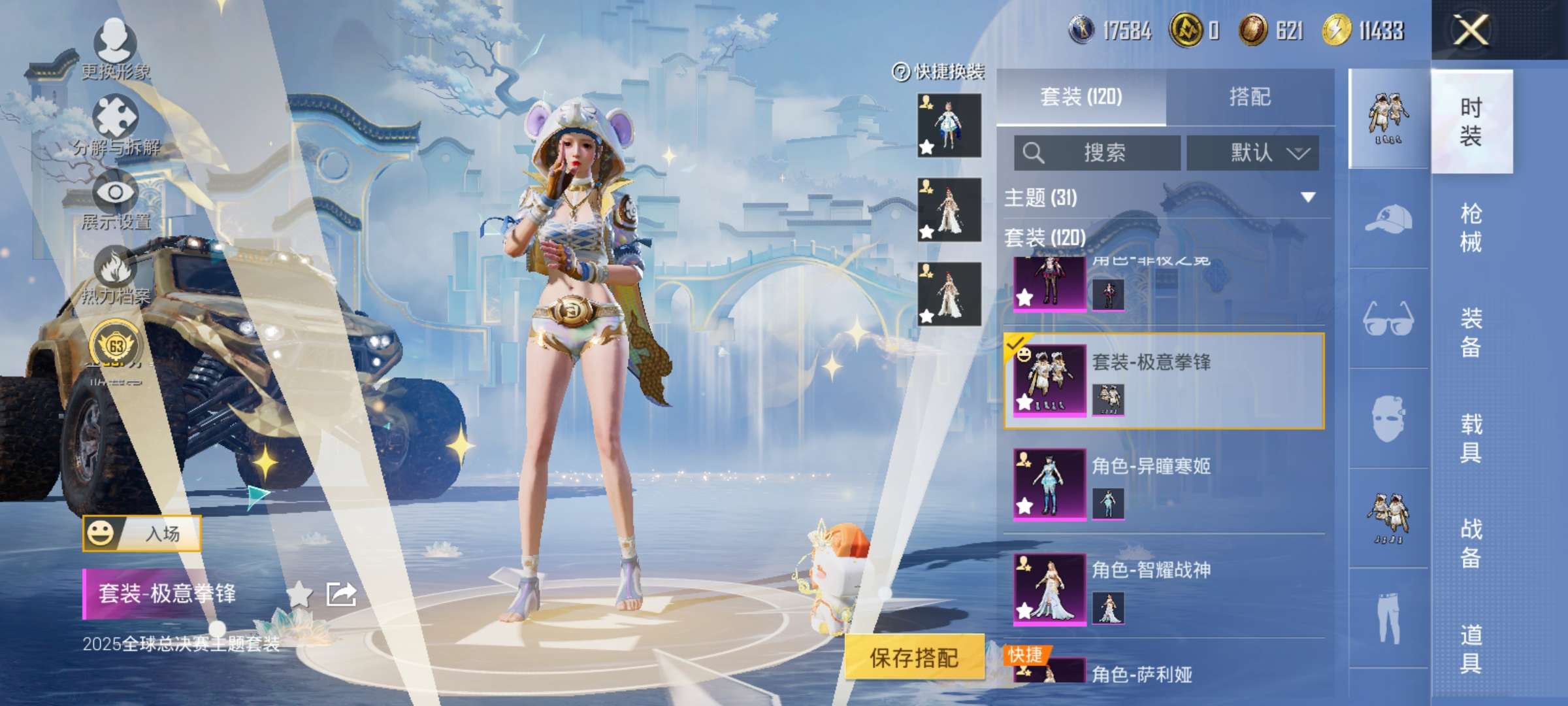Viewport: 1568px width, 706px height.
Task: Share the outfit using the share arrow
Action: pos(341,594)
